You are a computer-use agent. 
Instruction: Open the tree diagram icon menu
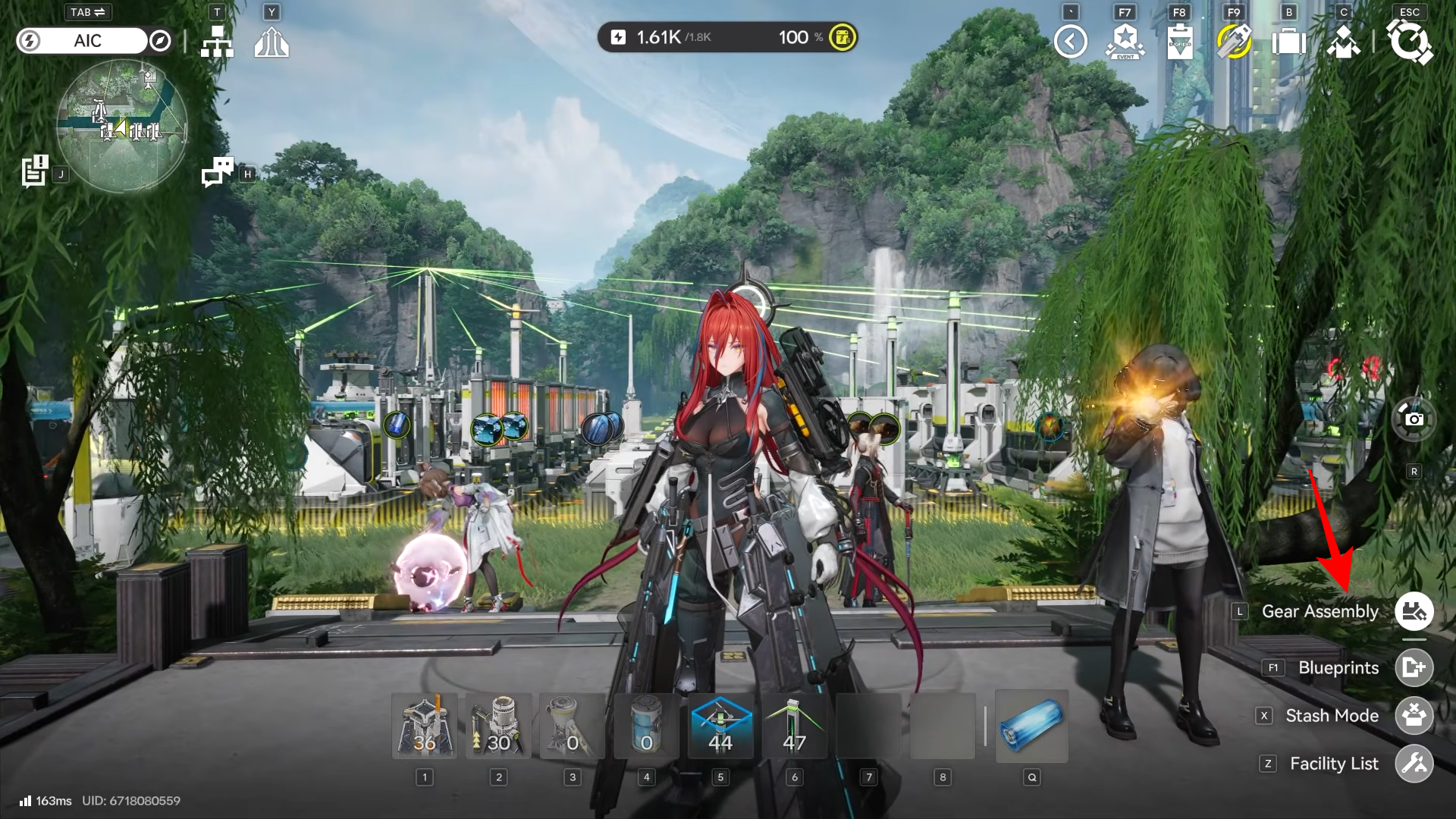pyautogui.click(x=217, y=42)
